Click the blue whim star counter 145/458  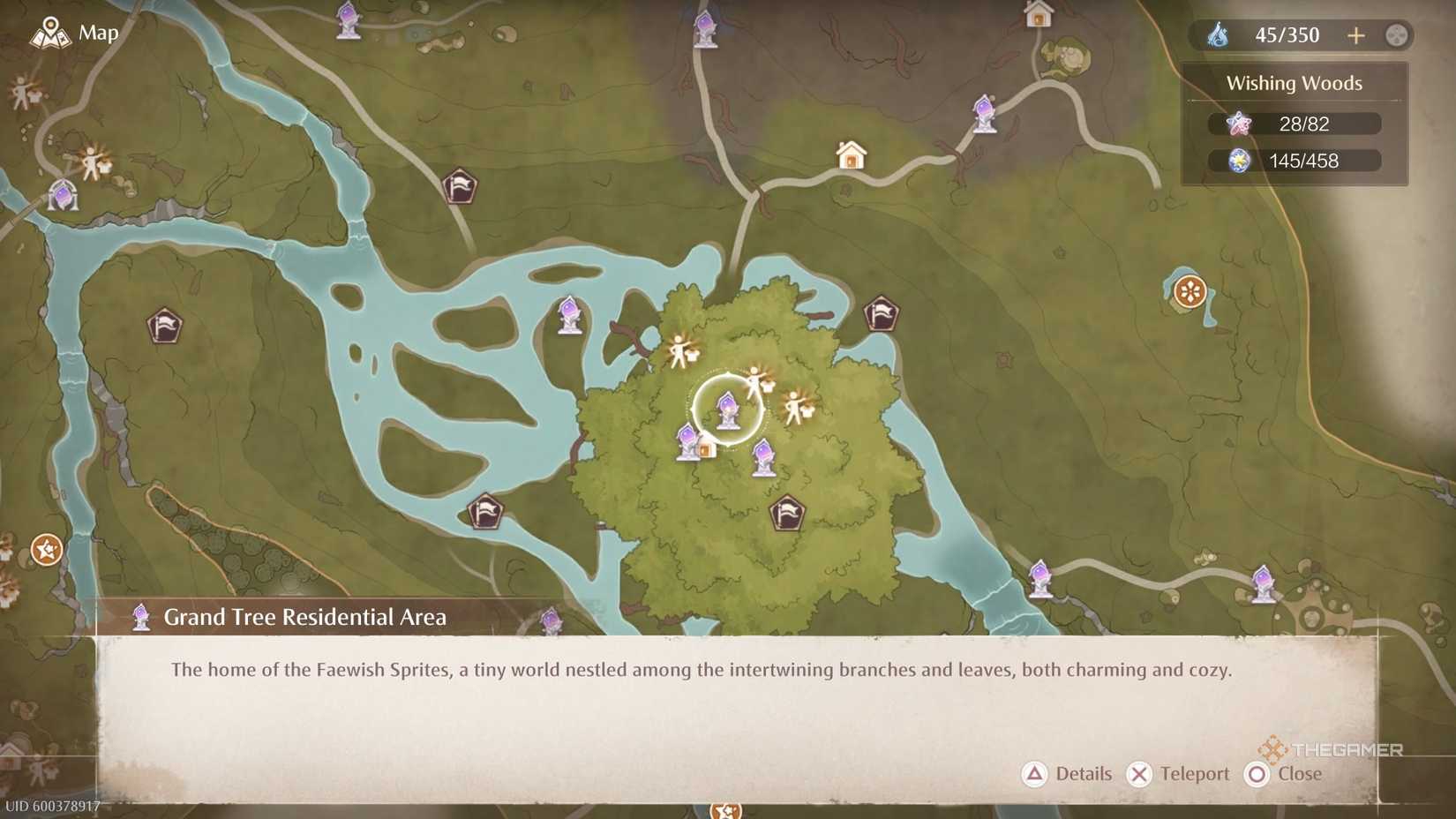pos(1295,161)
